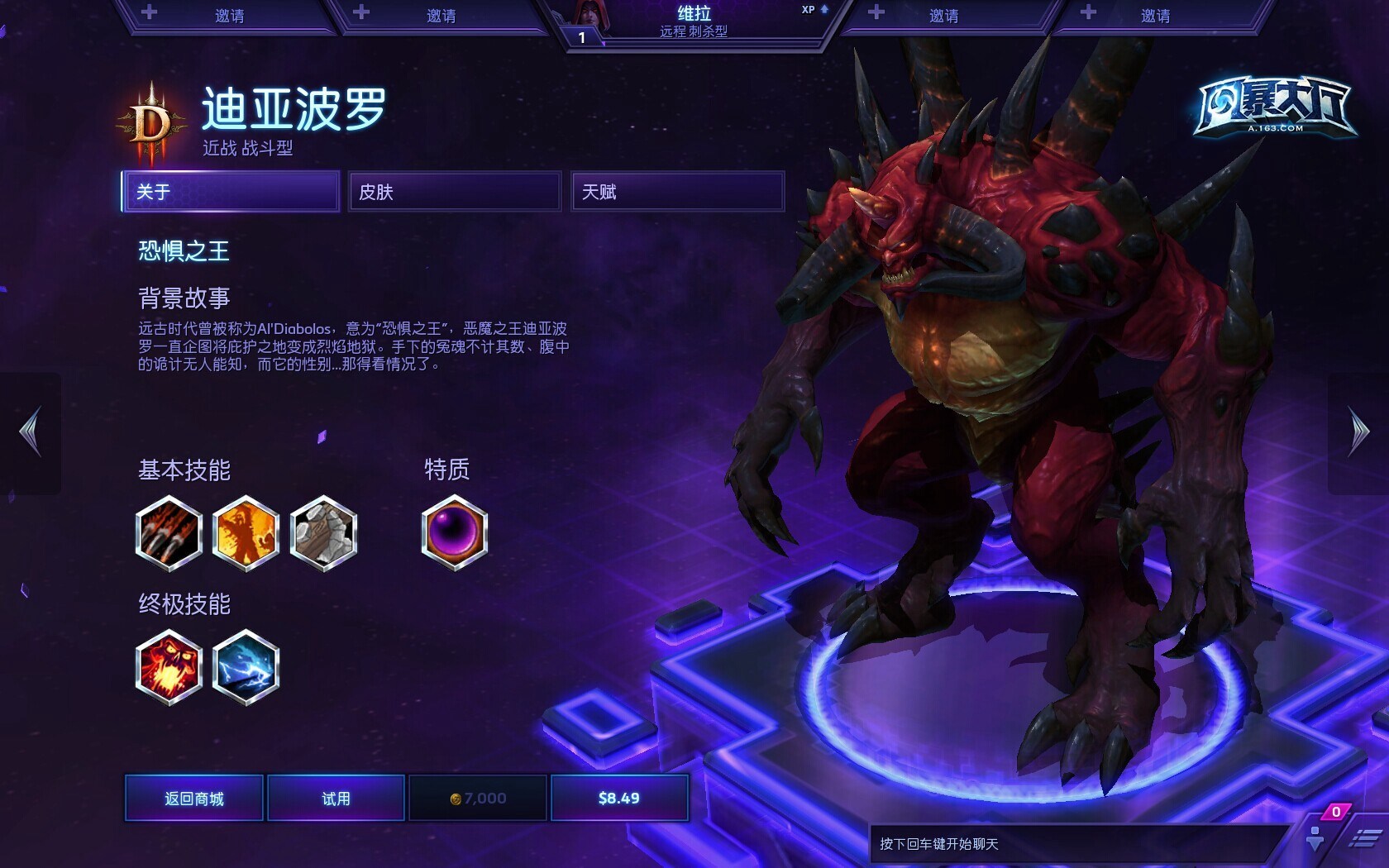1389x868 pixels.
Task: Select the blue lightning heroic ability
Action: 246,667
